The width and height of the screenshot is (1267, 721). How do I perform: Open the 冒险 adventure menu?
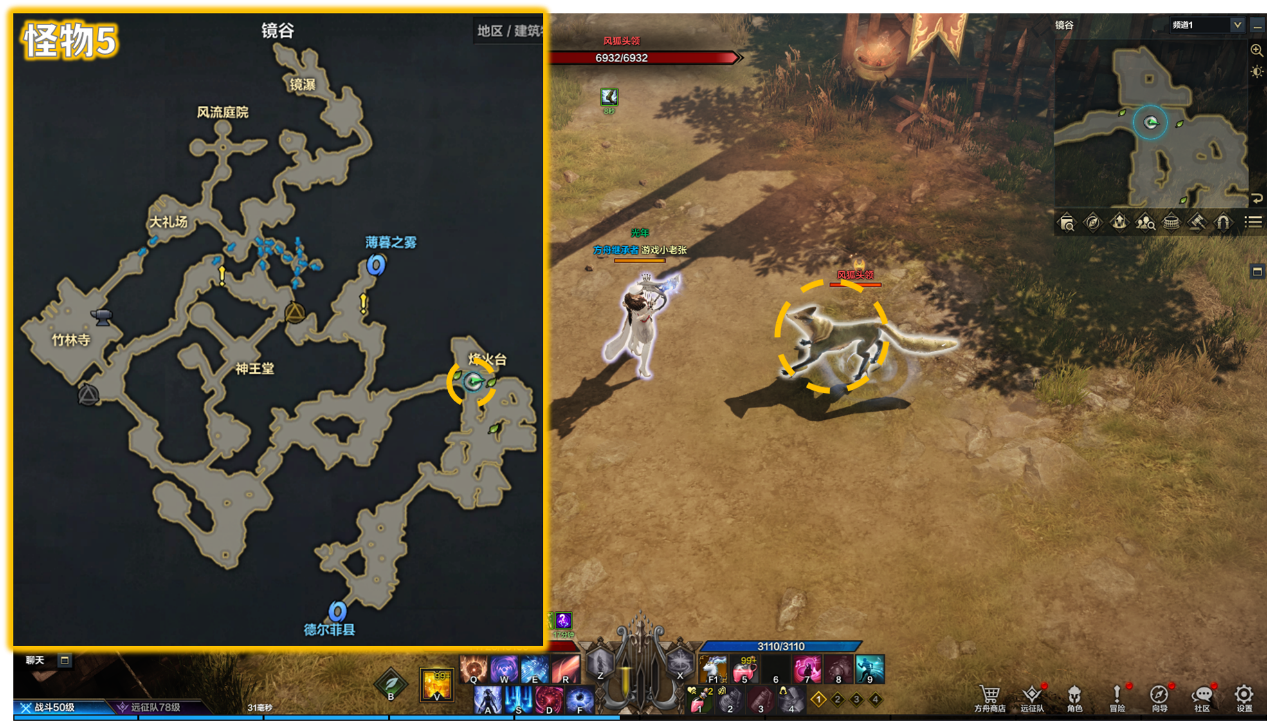1117,697
